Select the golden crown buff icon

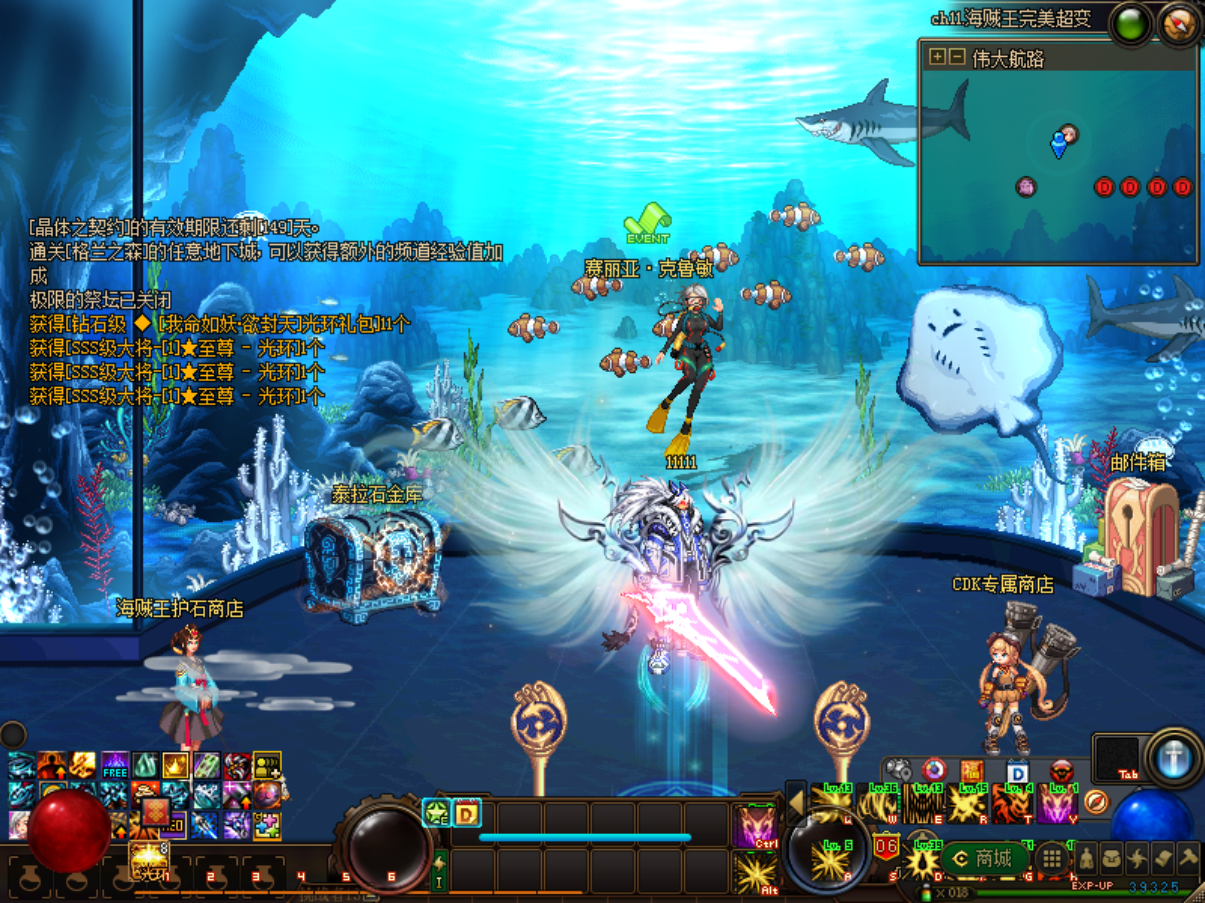pos(176,767)
